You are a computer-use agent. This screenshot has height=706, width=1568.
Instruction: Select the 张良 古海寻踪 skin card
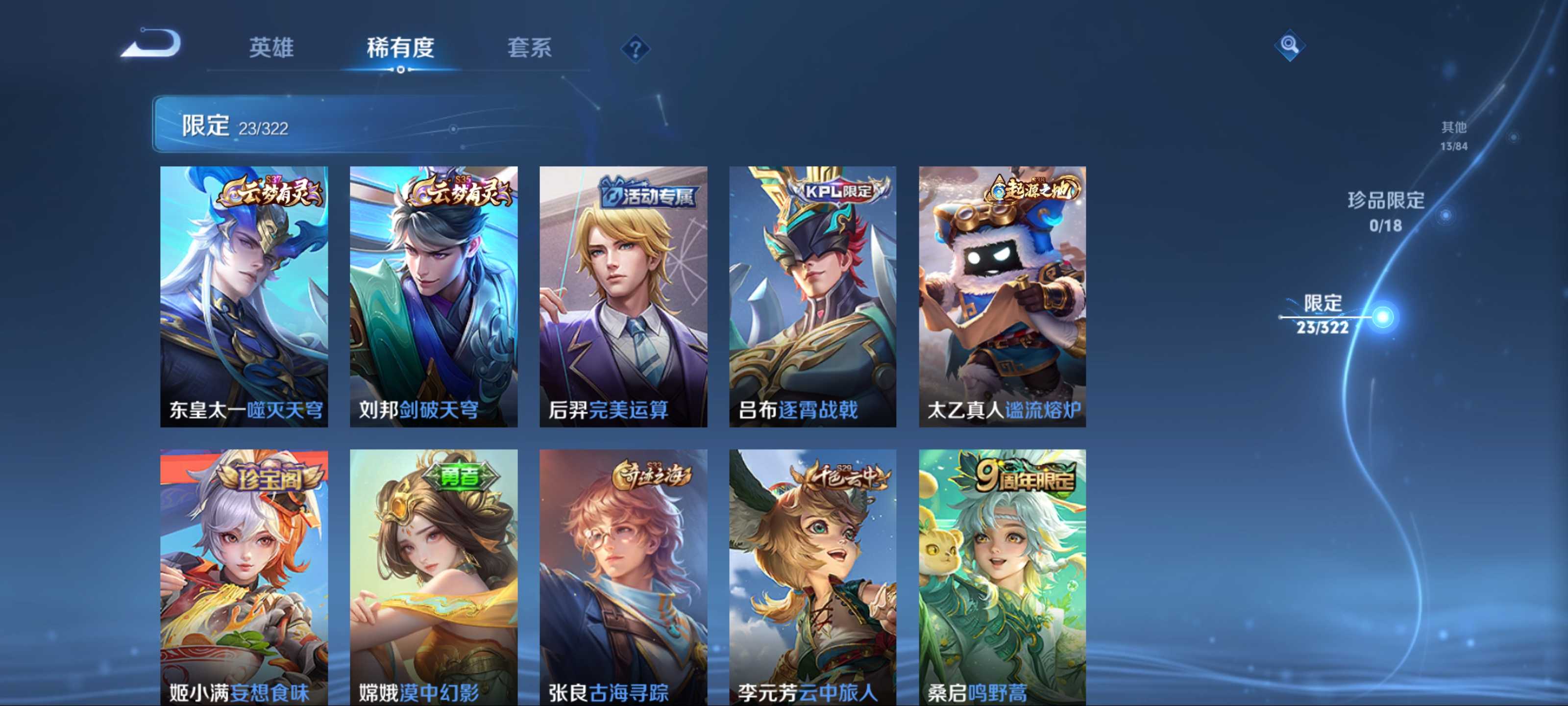tap(623, 577)
